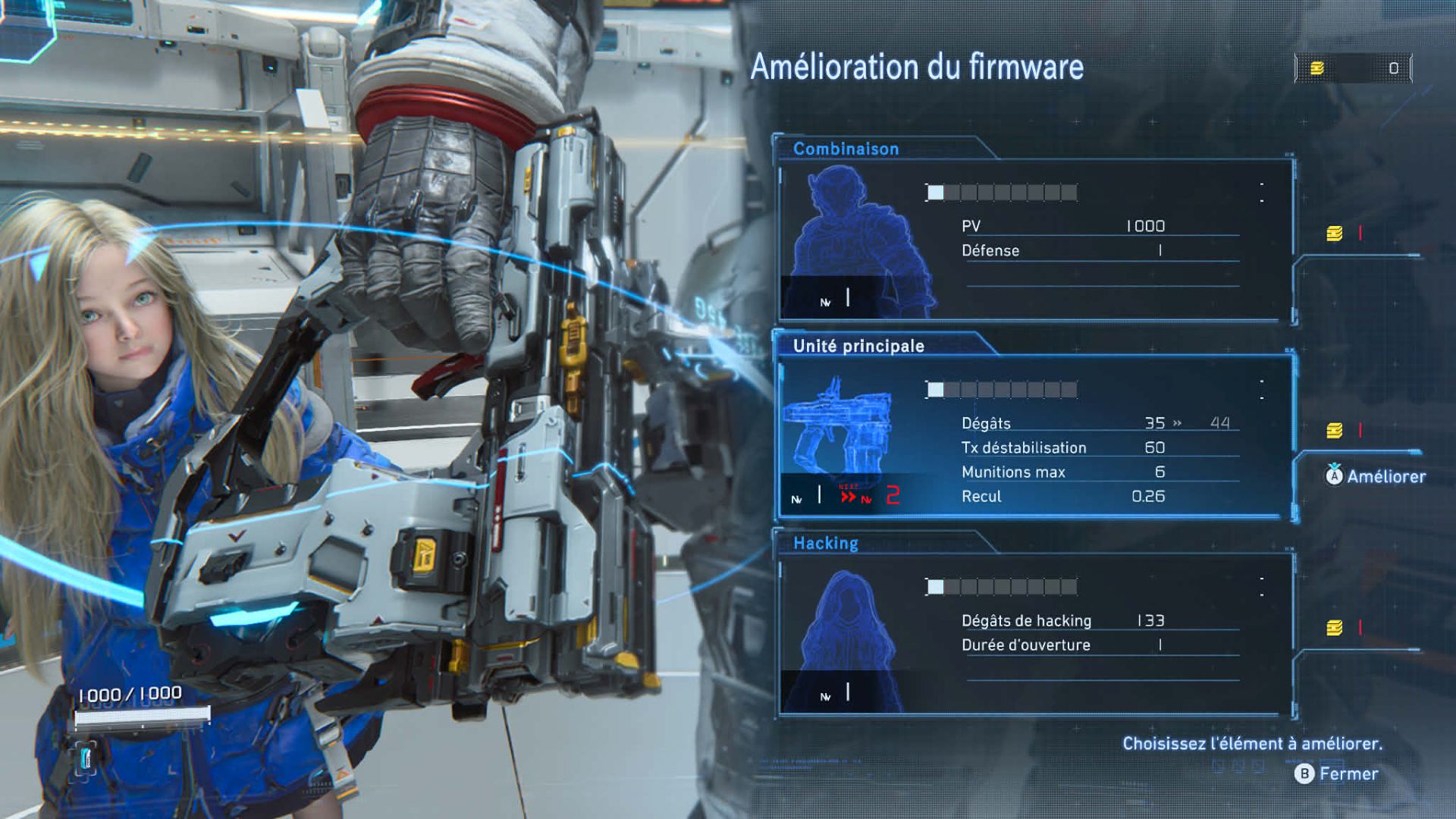Screen dimensions: 1456x819
Task: Close the menu with Fermer
Action: pyautogui.click(x=1338, y=773)
